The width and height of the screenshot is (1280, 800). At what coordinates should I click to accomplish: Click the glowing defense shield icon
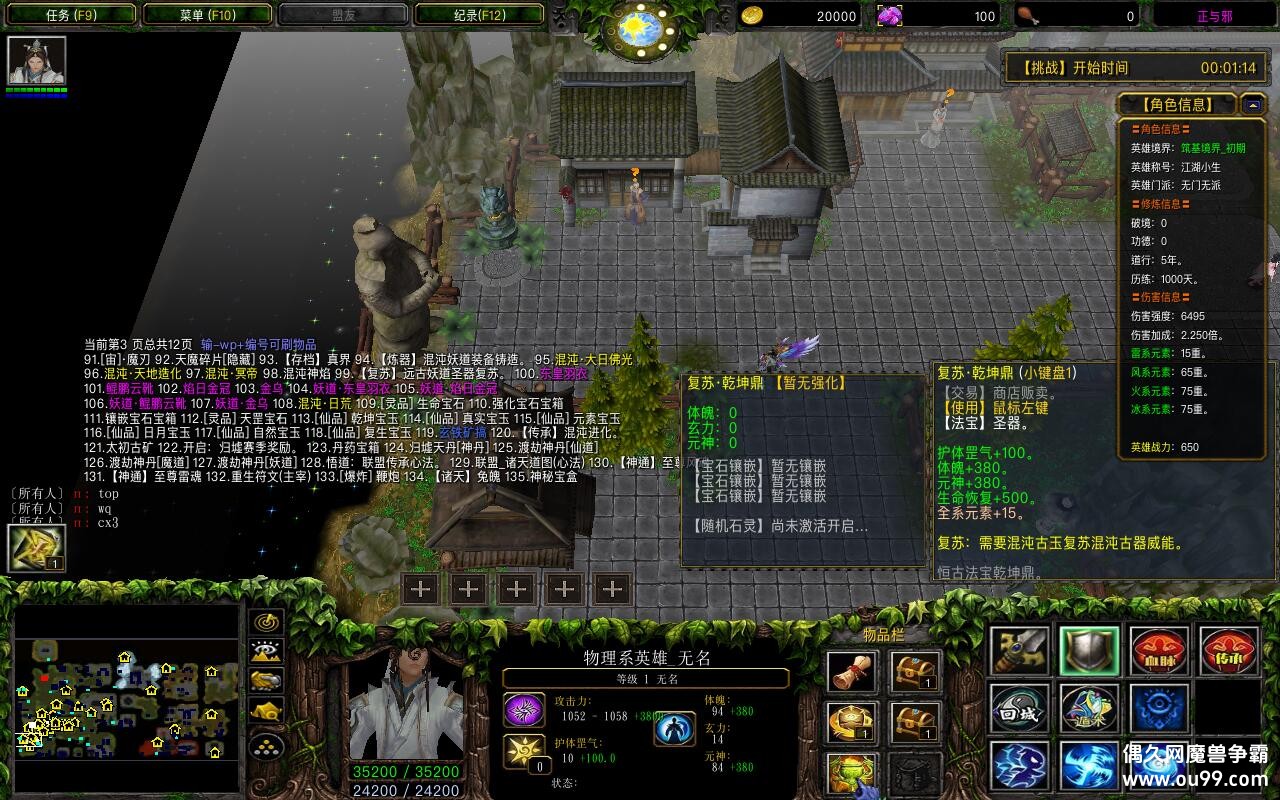click(x=1088, y=650)
